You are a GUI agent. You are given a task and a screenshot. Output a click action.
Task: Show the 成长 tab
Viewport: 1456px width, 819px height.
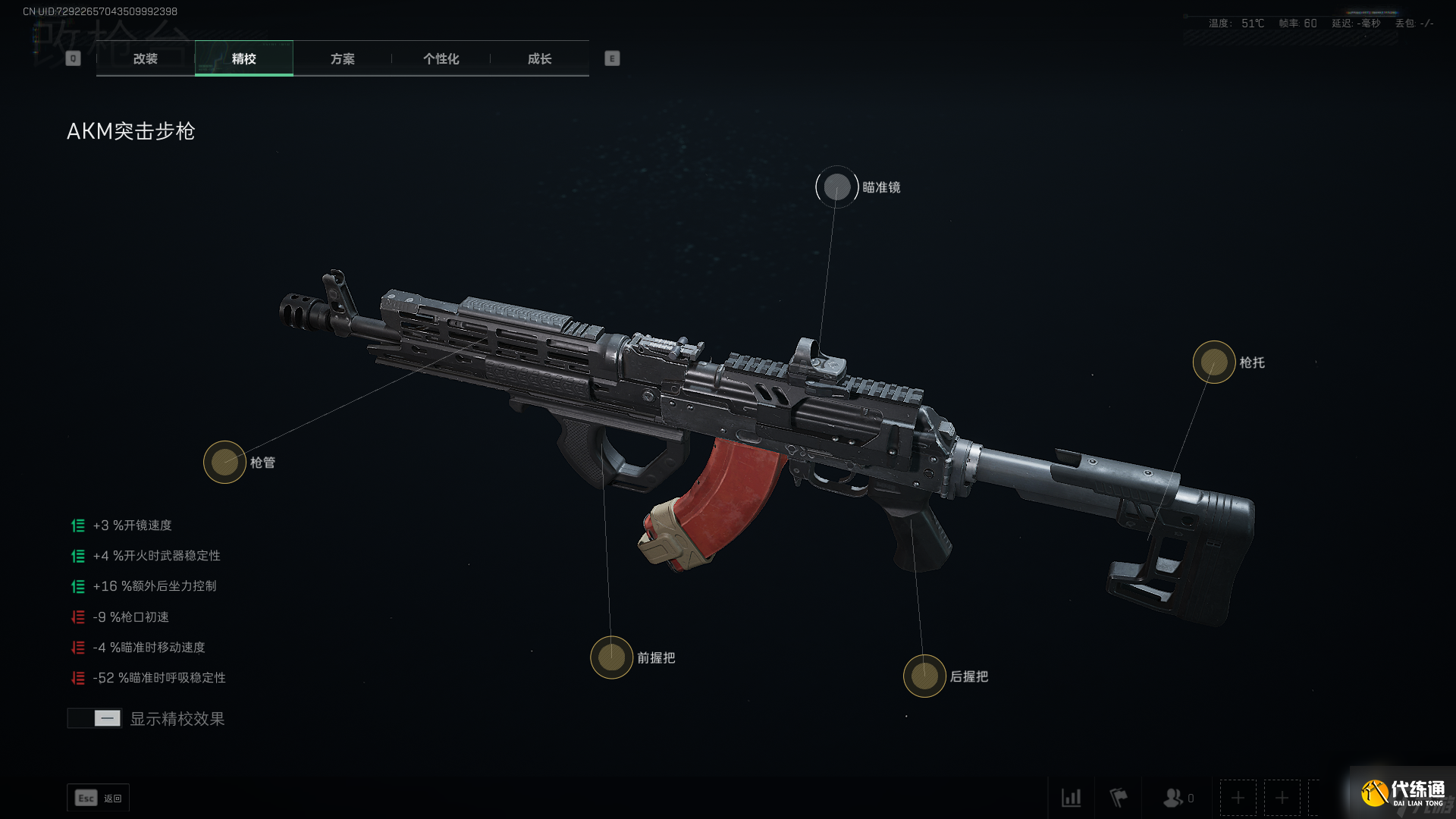540,58
